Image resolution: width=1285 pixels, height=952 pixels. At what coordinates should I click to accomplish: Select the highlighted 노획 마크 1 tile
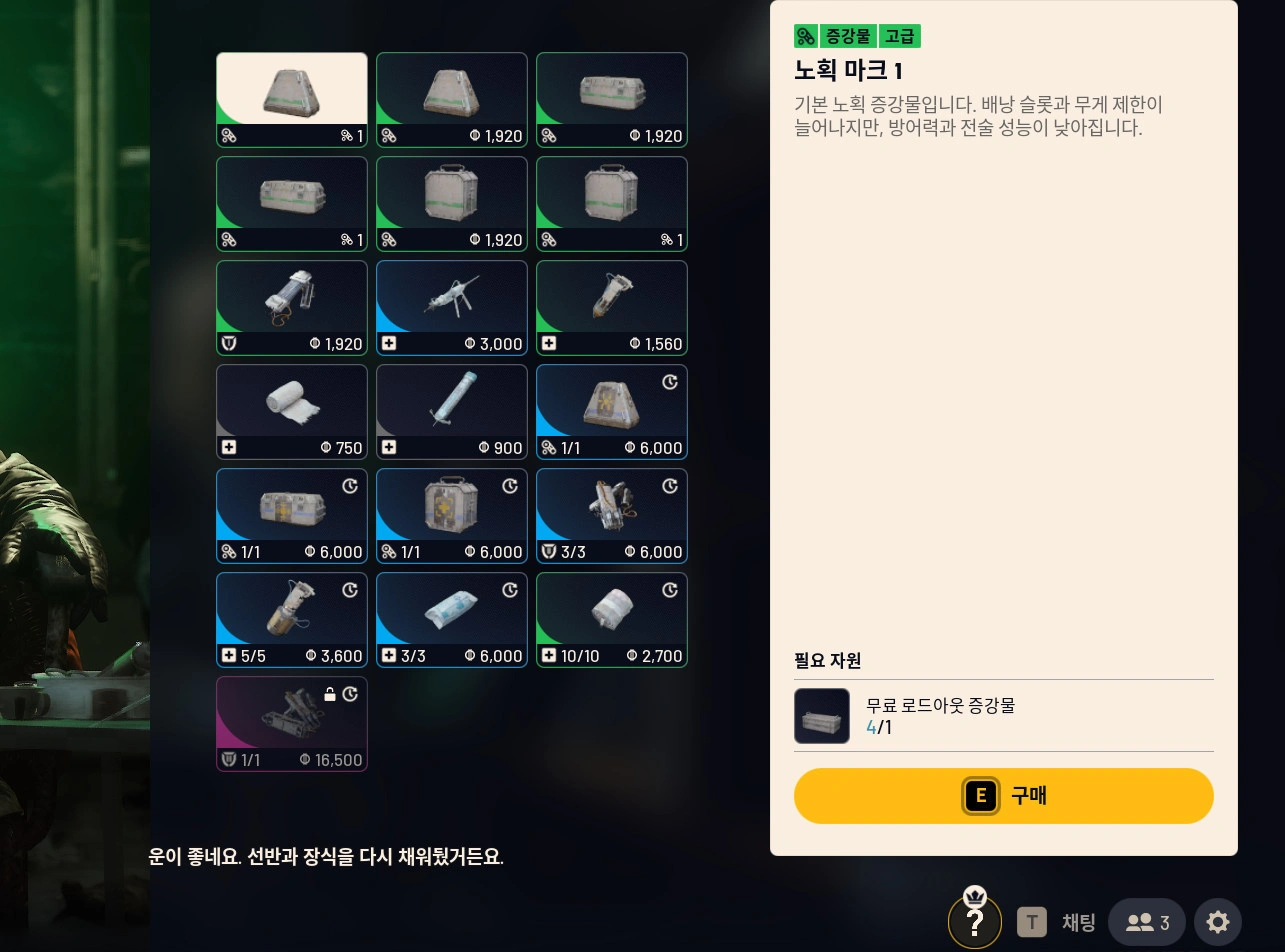coord(292,100)
